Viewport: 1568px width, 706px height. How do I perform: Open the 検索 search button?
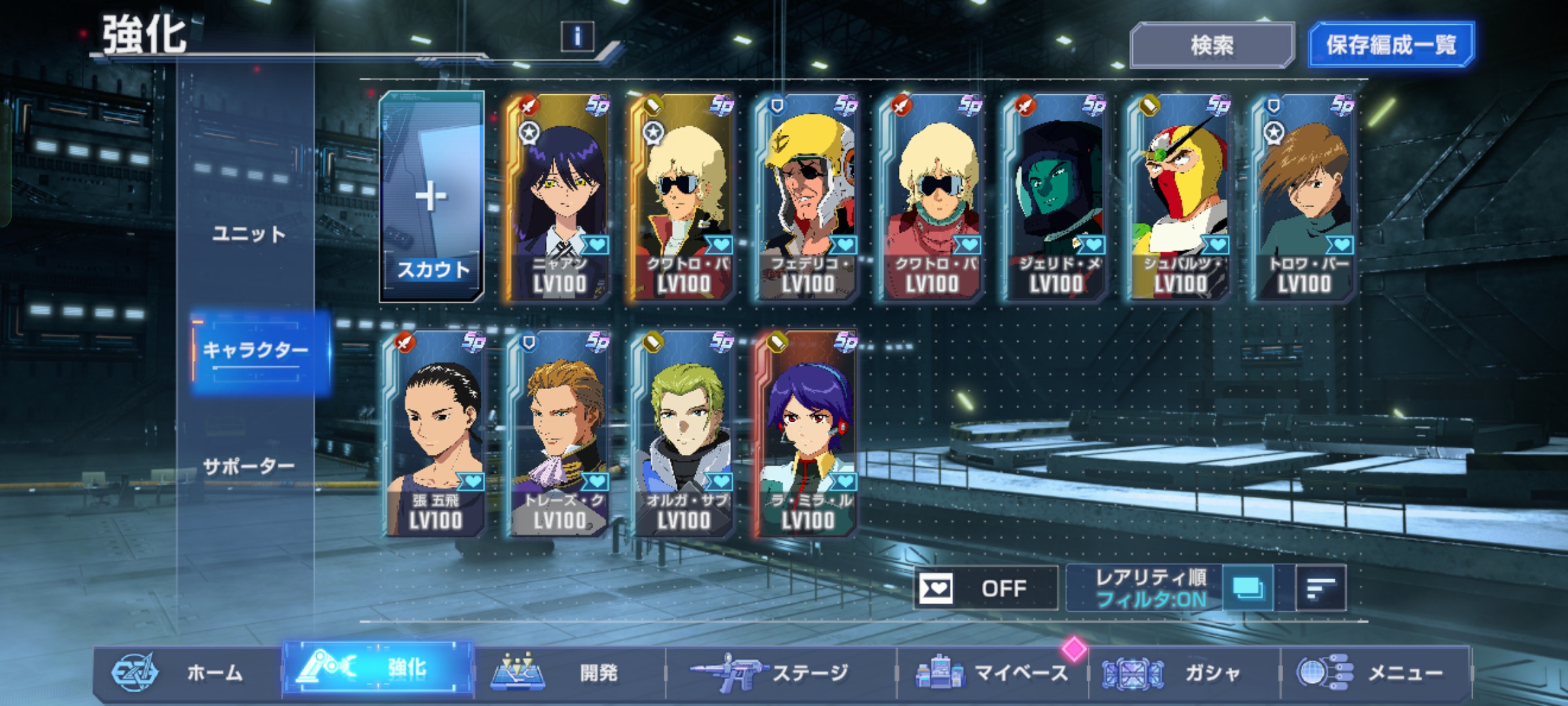1212,45
